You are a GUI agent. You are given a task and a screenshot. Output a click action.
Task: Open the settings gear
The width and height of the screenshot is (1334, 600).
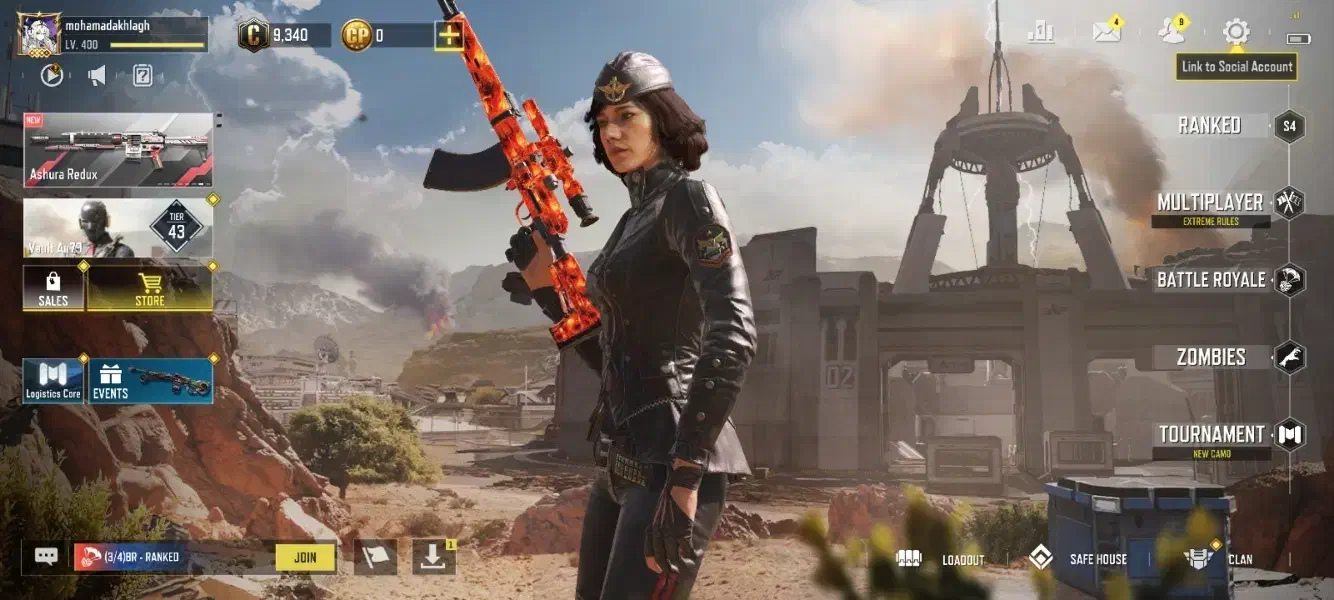pos(1236,31)
